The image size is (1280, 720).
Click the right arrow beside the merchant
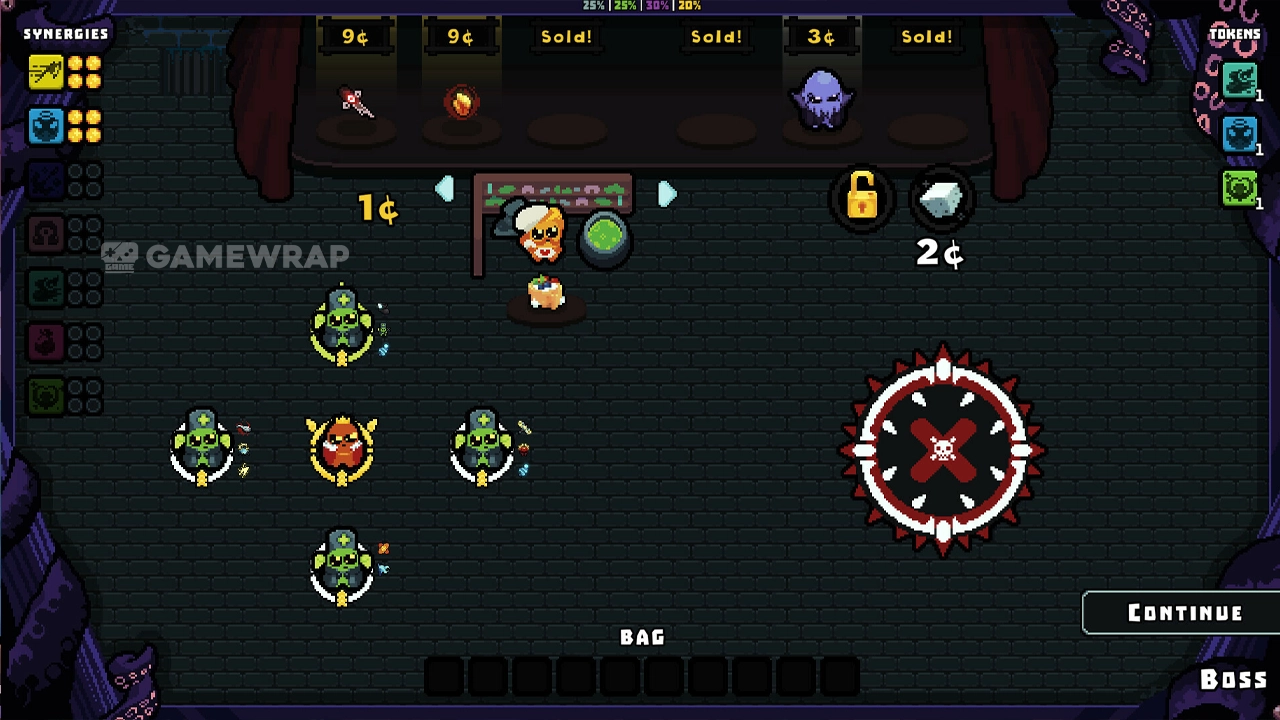point(667,194)
